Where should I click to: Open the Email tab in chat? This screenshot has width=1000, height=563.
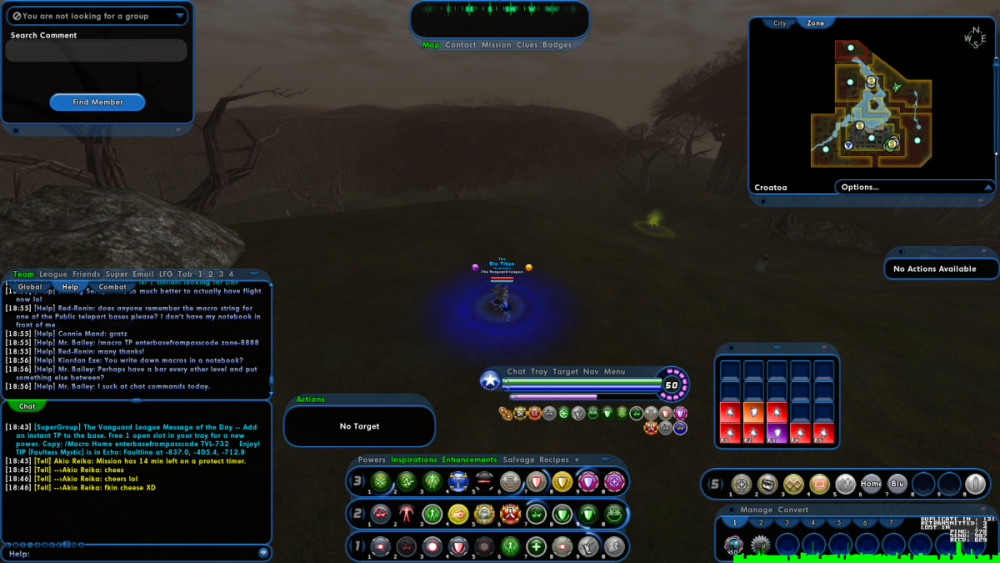click(x=145, y=274)
